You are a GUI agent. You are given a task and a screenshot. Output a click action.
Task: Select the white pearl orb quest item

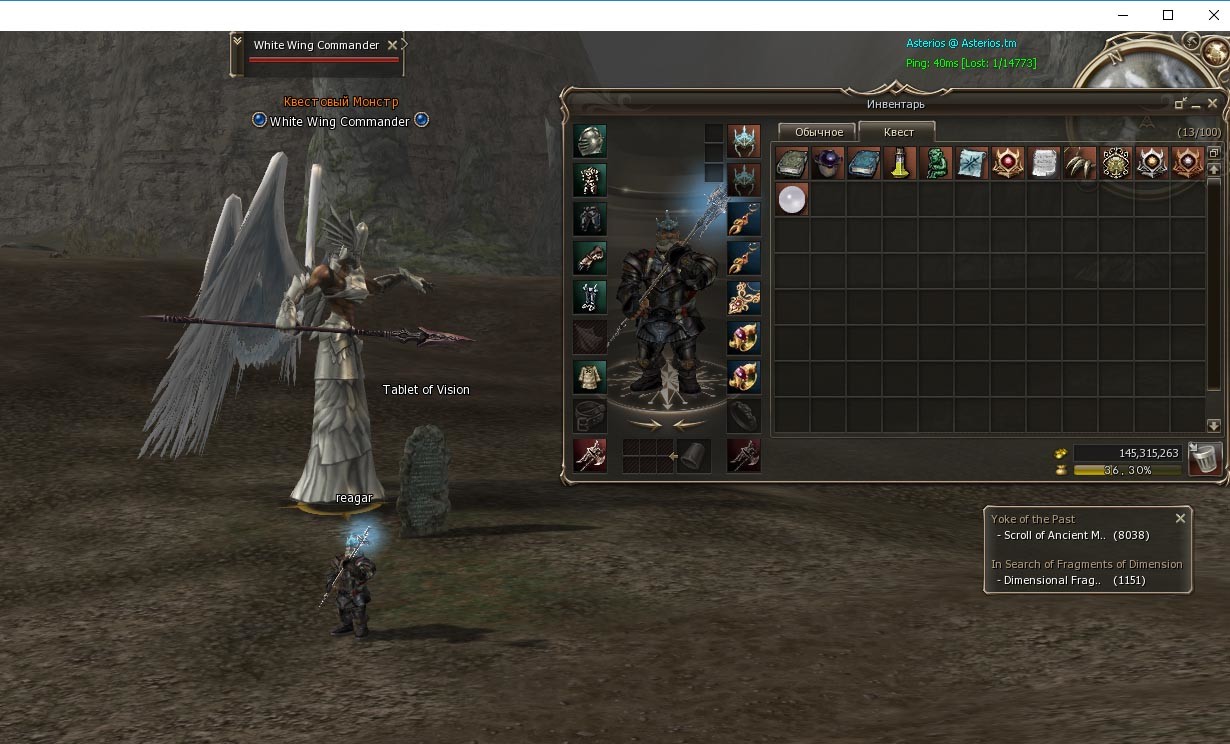tap(792, 199)
